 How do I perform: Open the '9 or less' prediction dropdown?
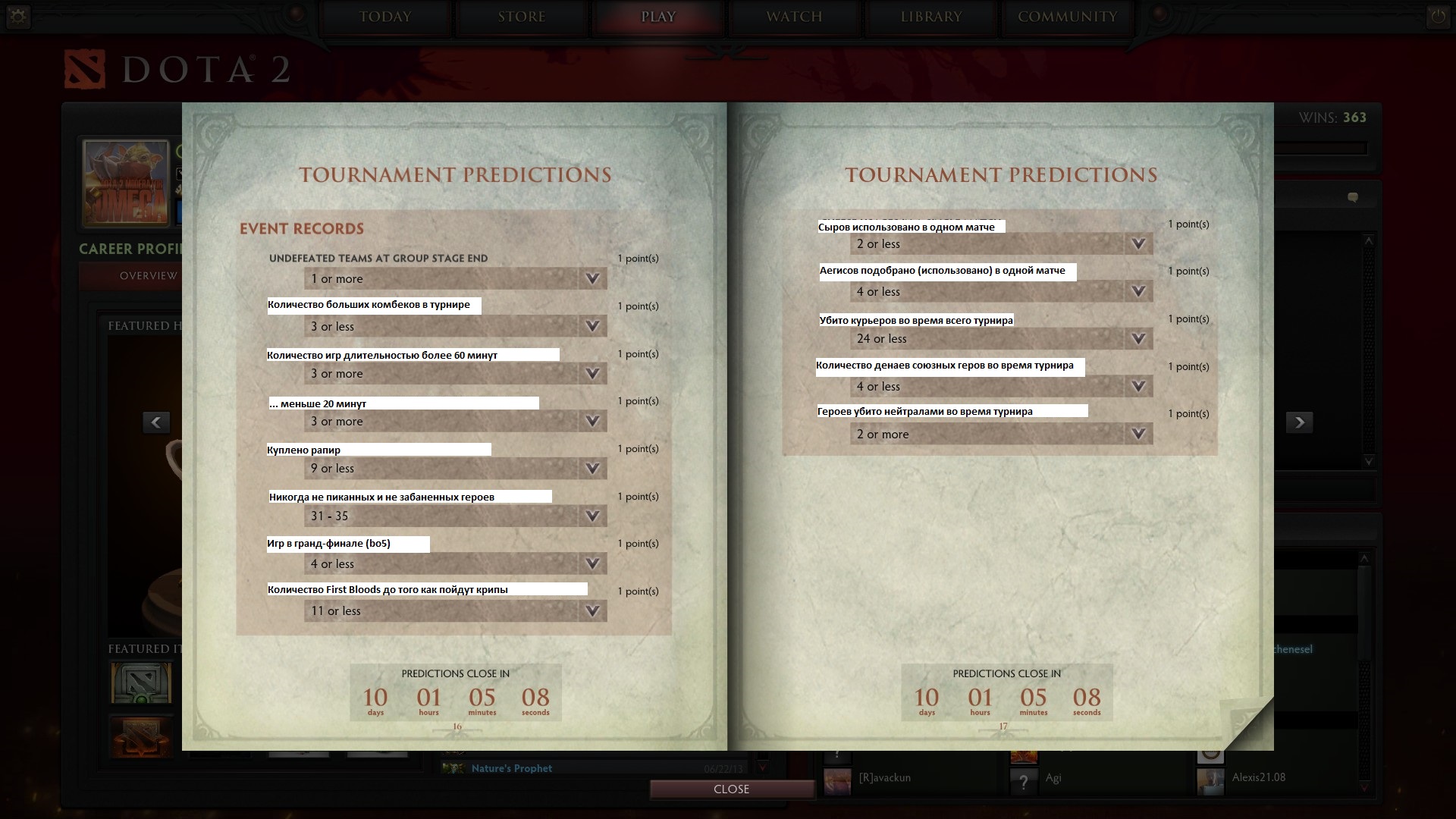click(455, 469)
